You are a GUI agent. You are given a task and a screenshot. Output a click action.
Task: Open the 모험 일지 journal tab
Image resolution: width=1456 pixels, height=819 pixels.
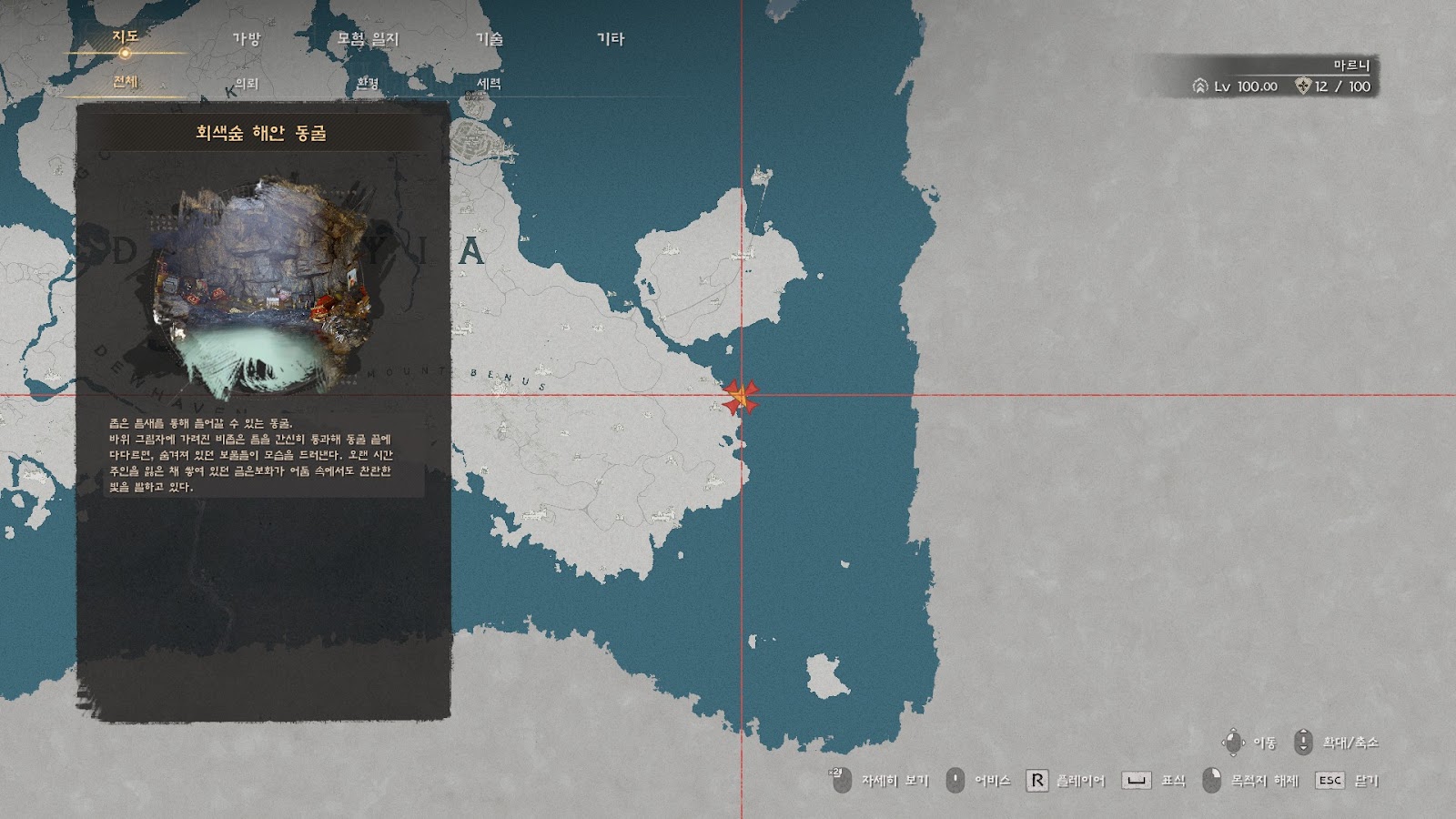(x=368, y=38)
